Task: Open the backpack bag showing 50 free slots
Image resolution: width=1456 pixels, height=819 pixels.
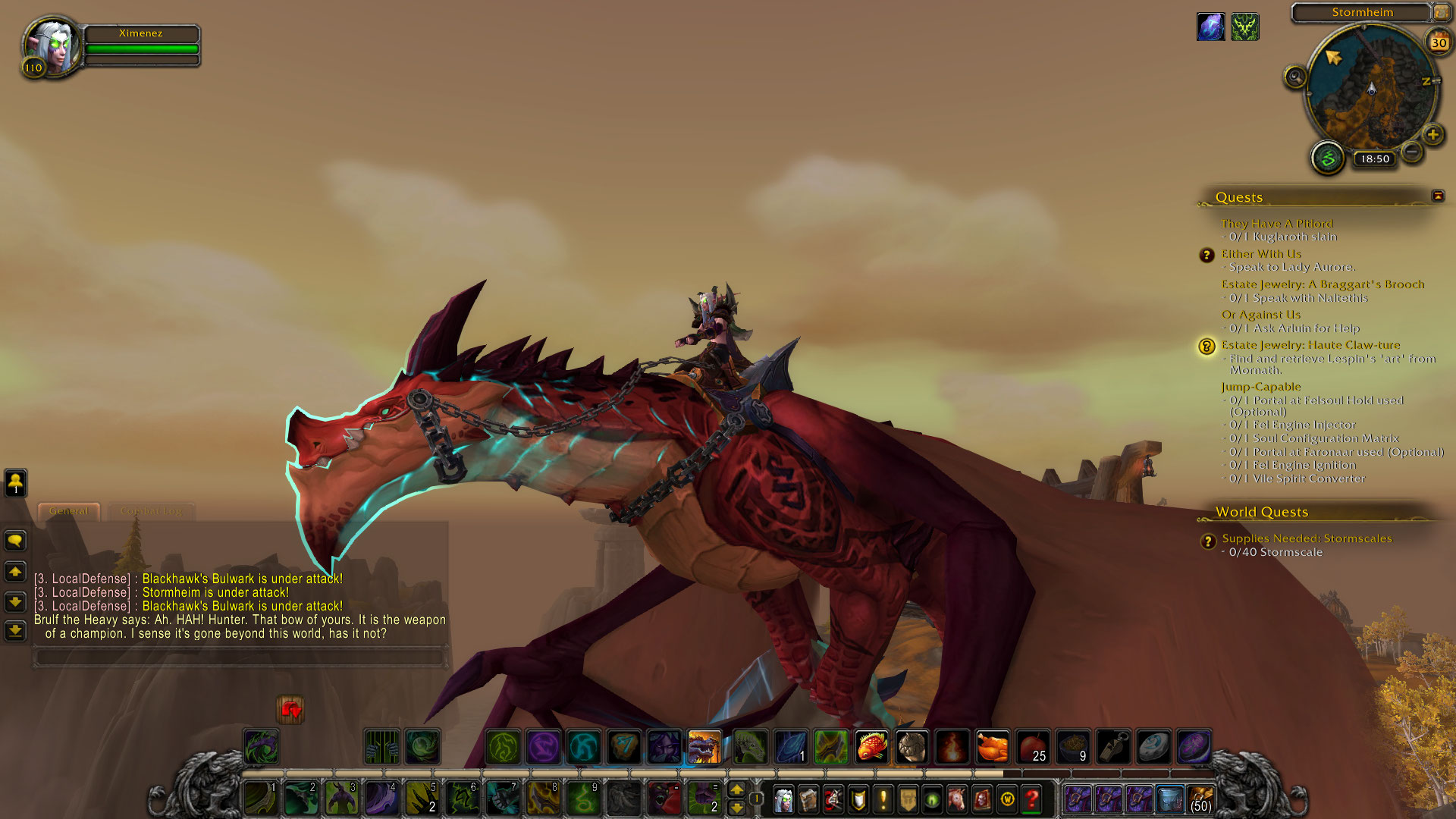Action: [1200, 799]
